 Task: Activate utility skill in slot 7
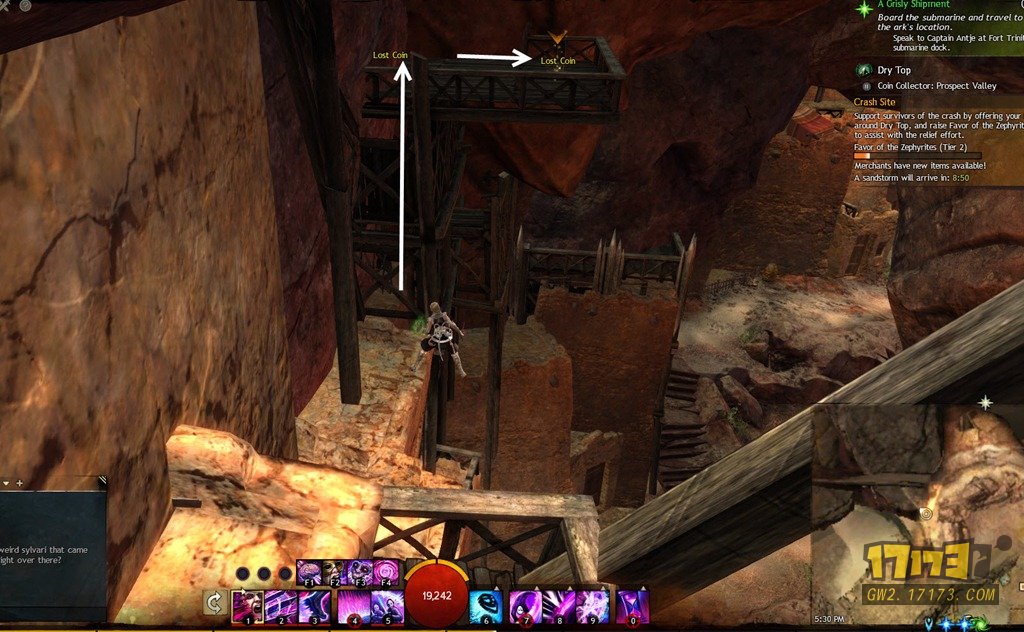click(x=525, y=606)
